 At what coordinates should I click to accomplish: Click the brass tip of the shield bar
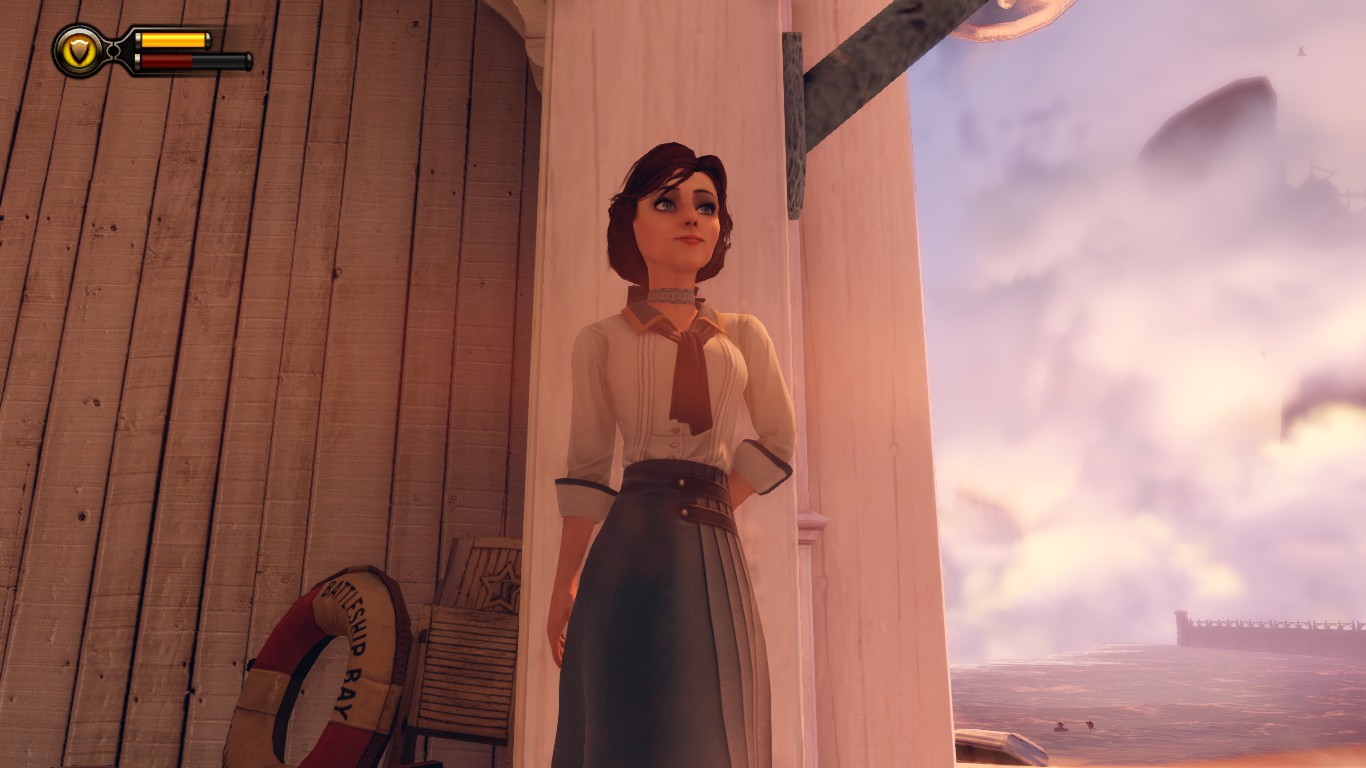click(208, 41)
